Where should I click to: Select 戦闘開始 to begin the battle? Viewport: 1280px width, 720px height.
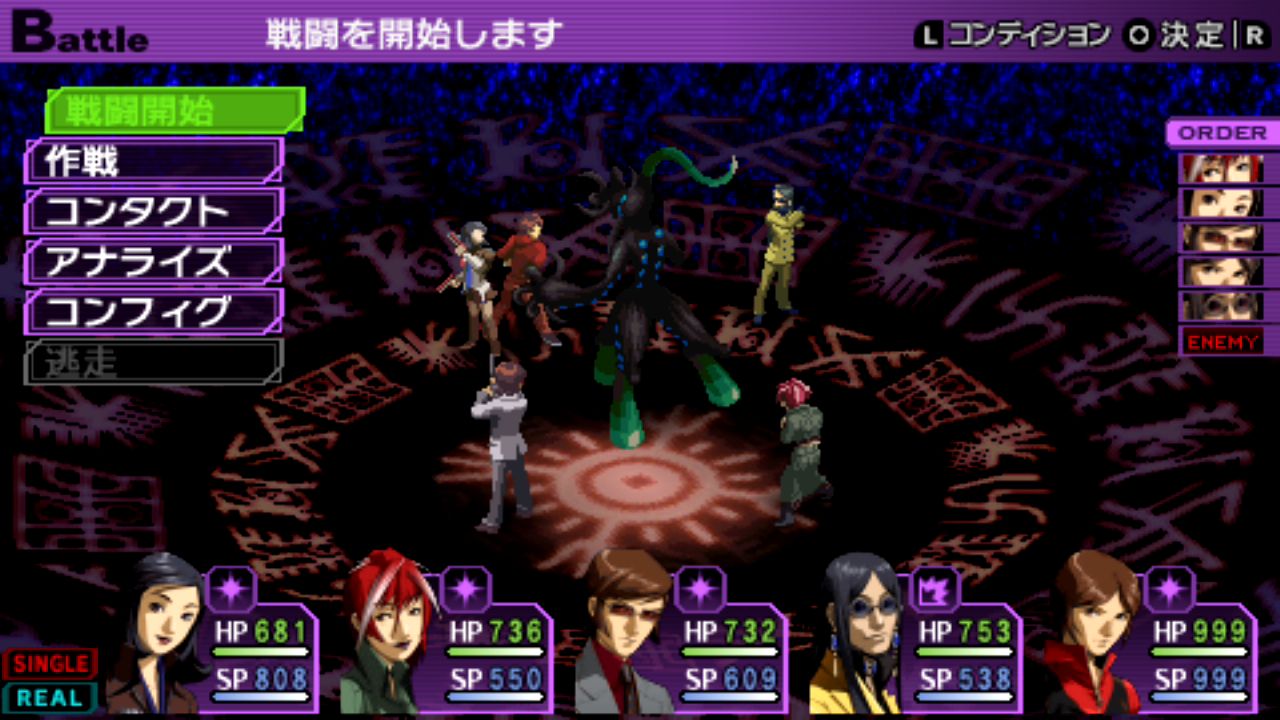(x=175, y=110)
